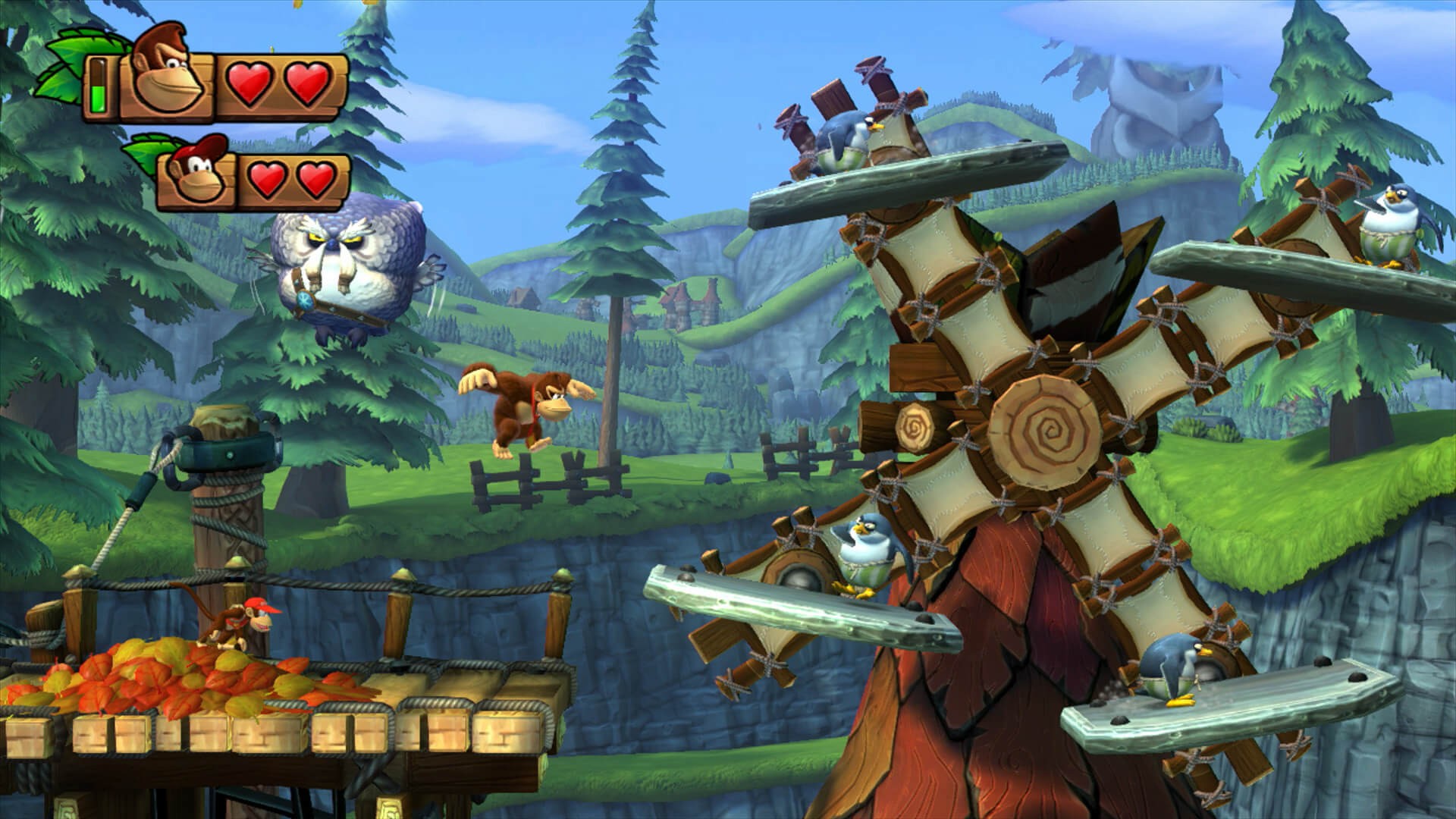Click DK's green vertical health gauge
The width and height of the screenshot is (1456, 819).
click(99, 87)
